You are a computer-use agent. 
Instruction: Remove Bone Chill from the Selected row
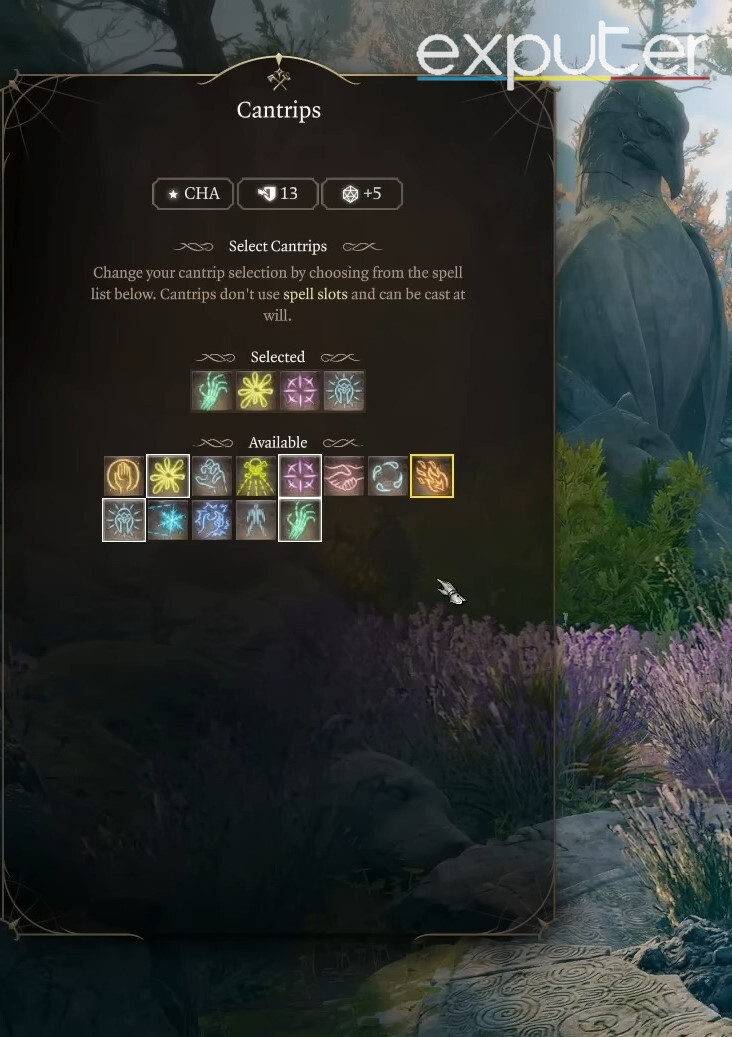pos(212,391)
